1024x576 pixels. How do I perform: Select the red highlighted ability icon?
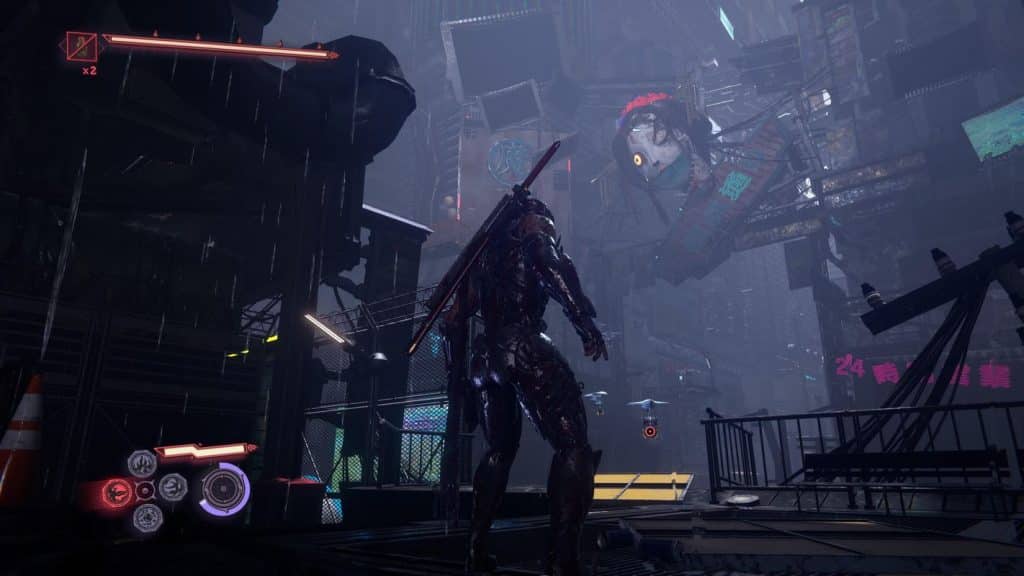[117, 491]
